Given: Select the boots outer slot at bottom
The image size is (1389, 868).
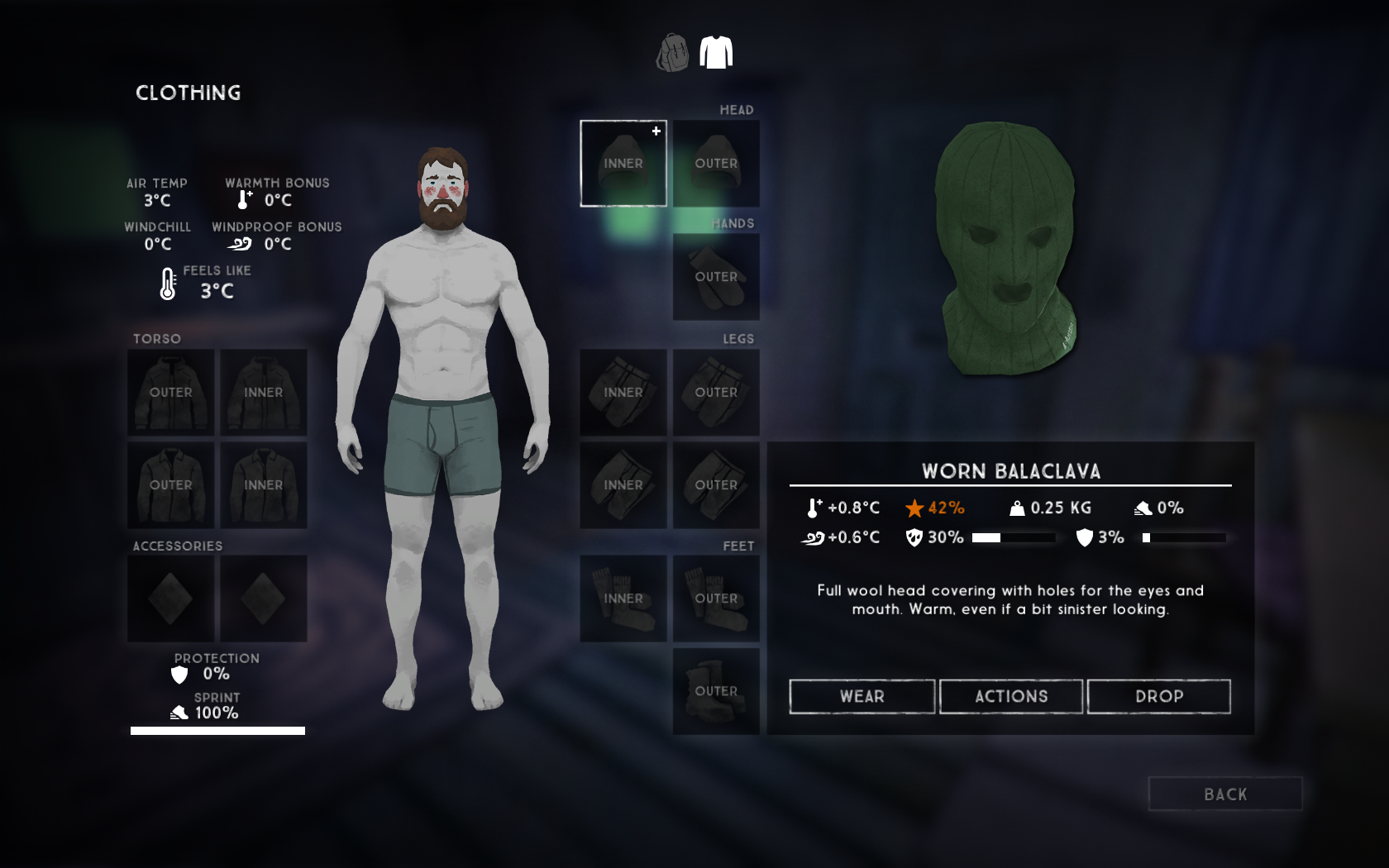Looking at the screenshot, I should pos(716,690).
